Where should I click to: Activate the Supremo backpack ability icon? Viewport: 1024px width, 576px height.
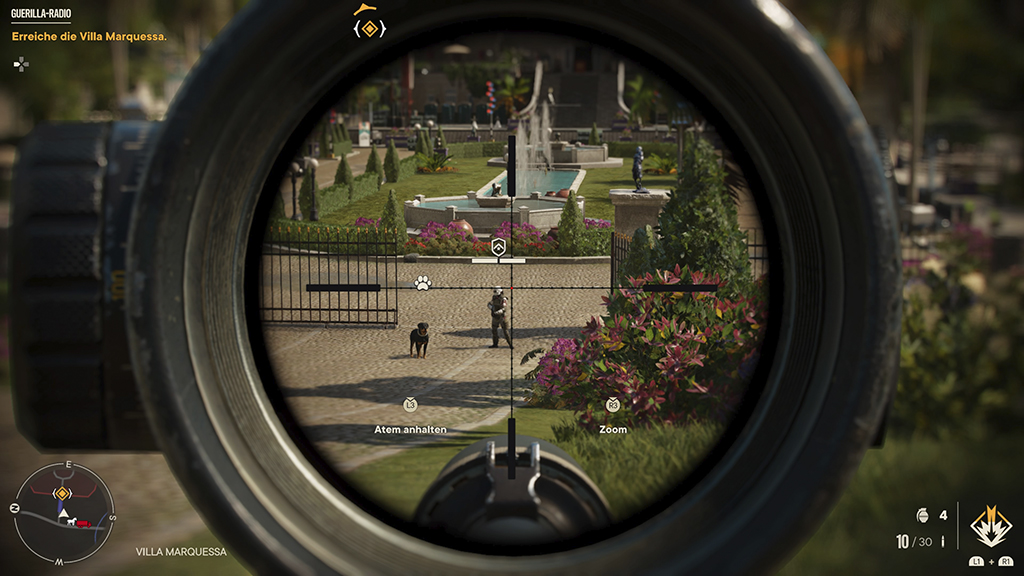[x=990, y=527]
